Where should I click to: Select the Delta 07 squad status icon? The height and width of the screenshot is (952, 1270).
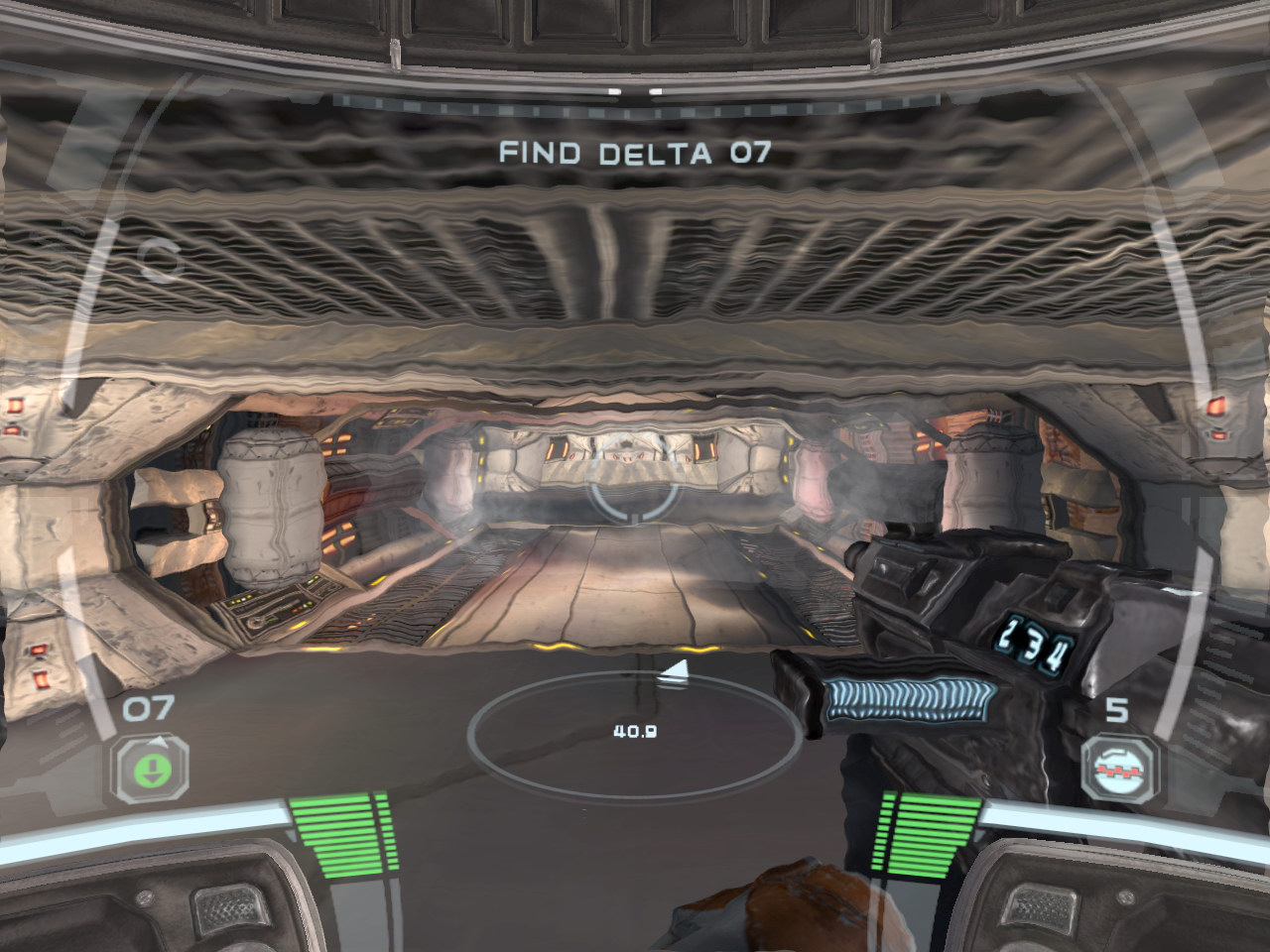pyautogui.click(x=155, y=769)
